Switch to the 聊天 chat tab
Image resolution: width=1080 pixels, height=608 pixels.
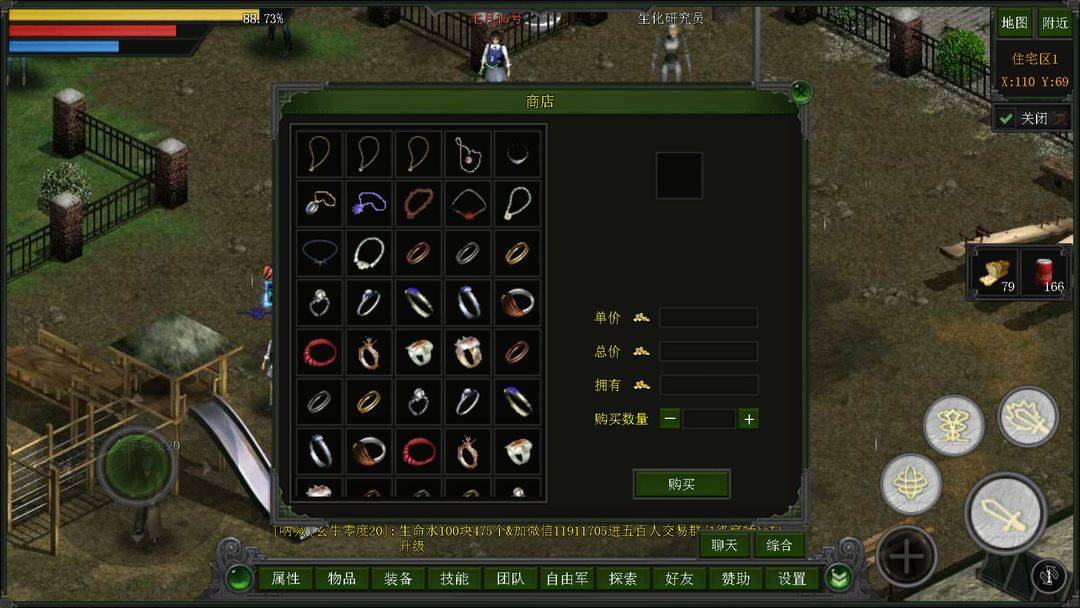click(x=724, y=545)
